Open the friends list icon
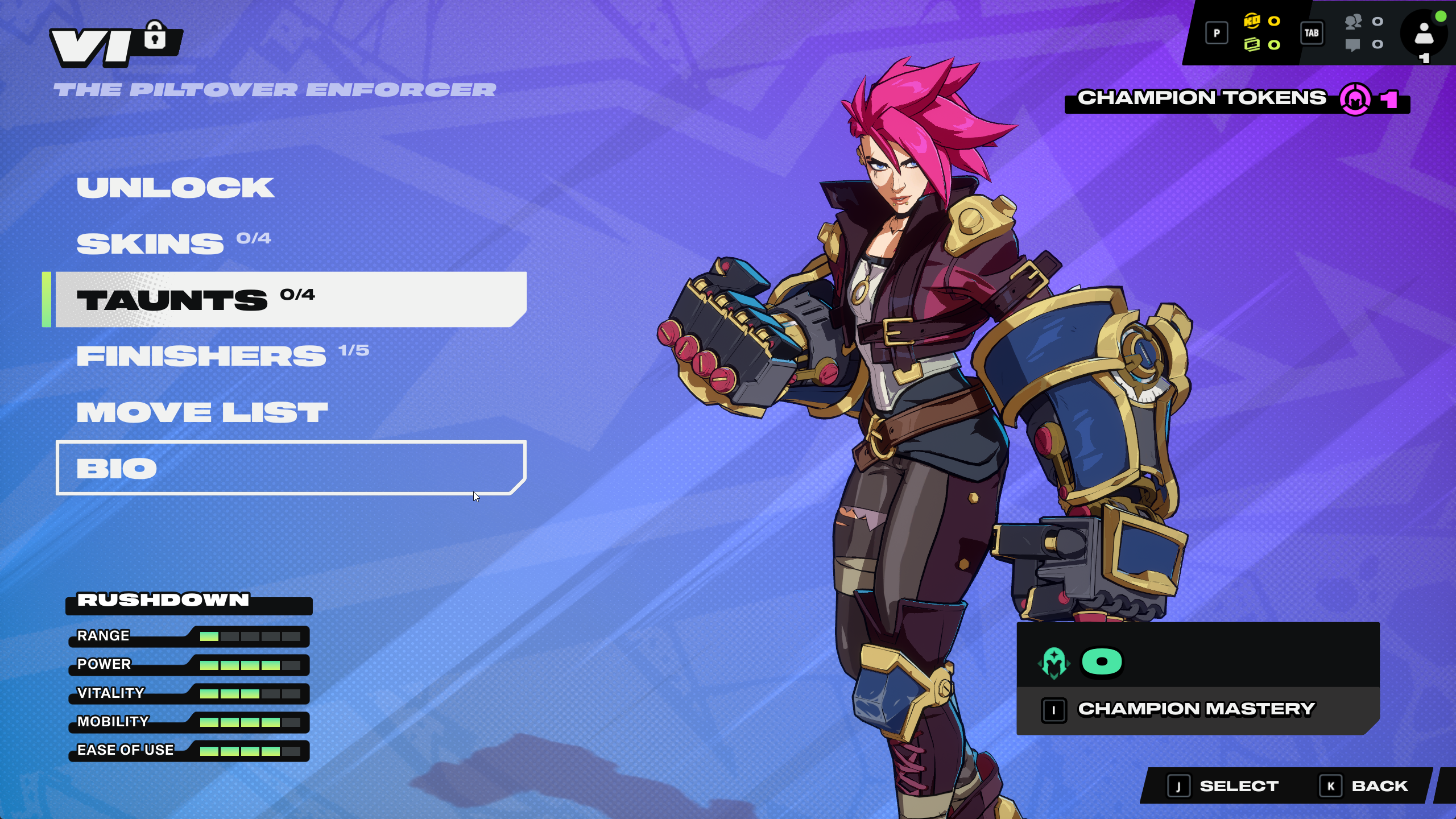 pyautogui.click(x=1353, y=22)
